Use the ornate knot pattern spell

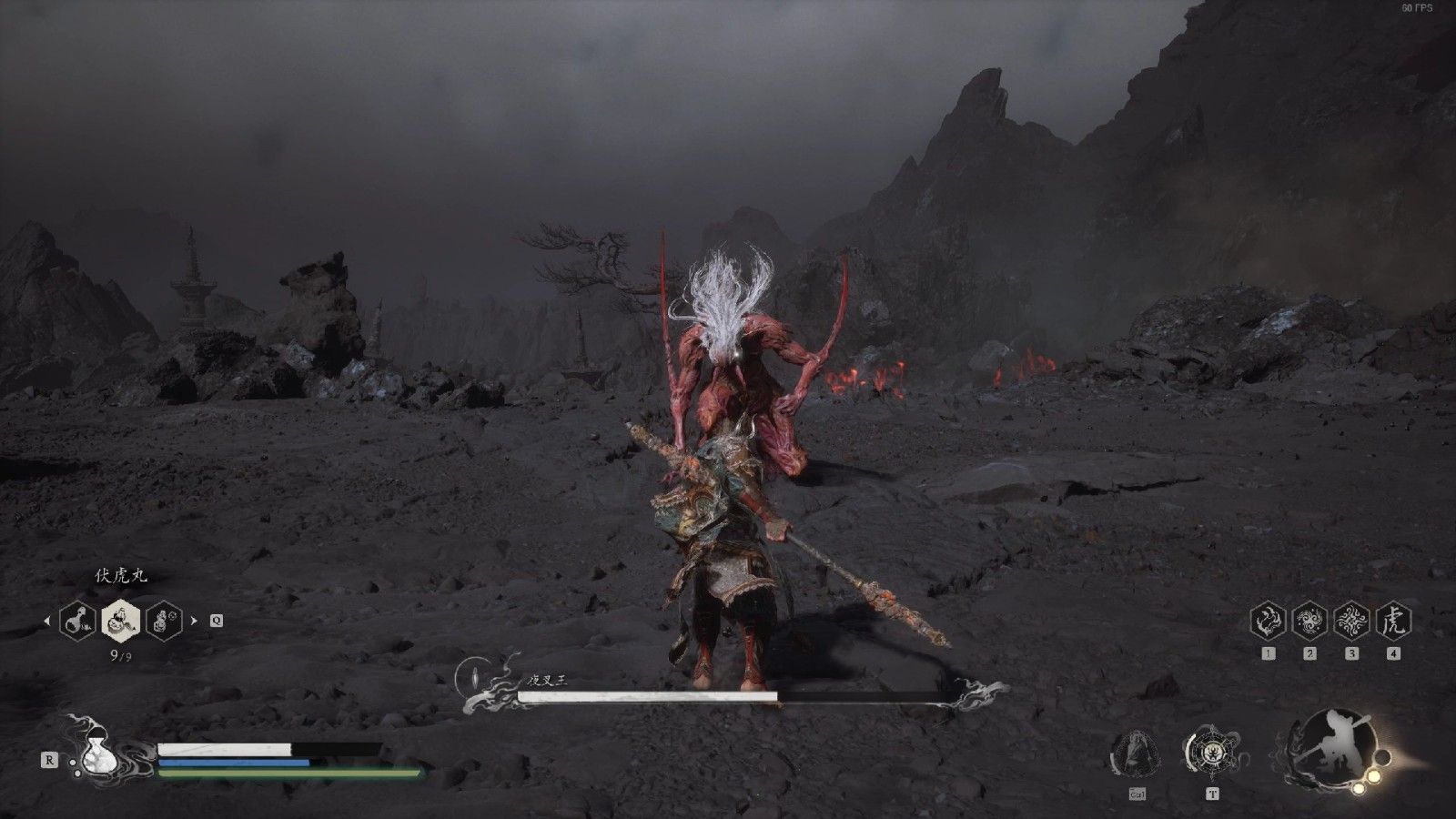(1351, 621)
